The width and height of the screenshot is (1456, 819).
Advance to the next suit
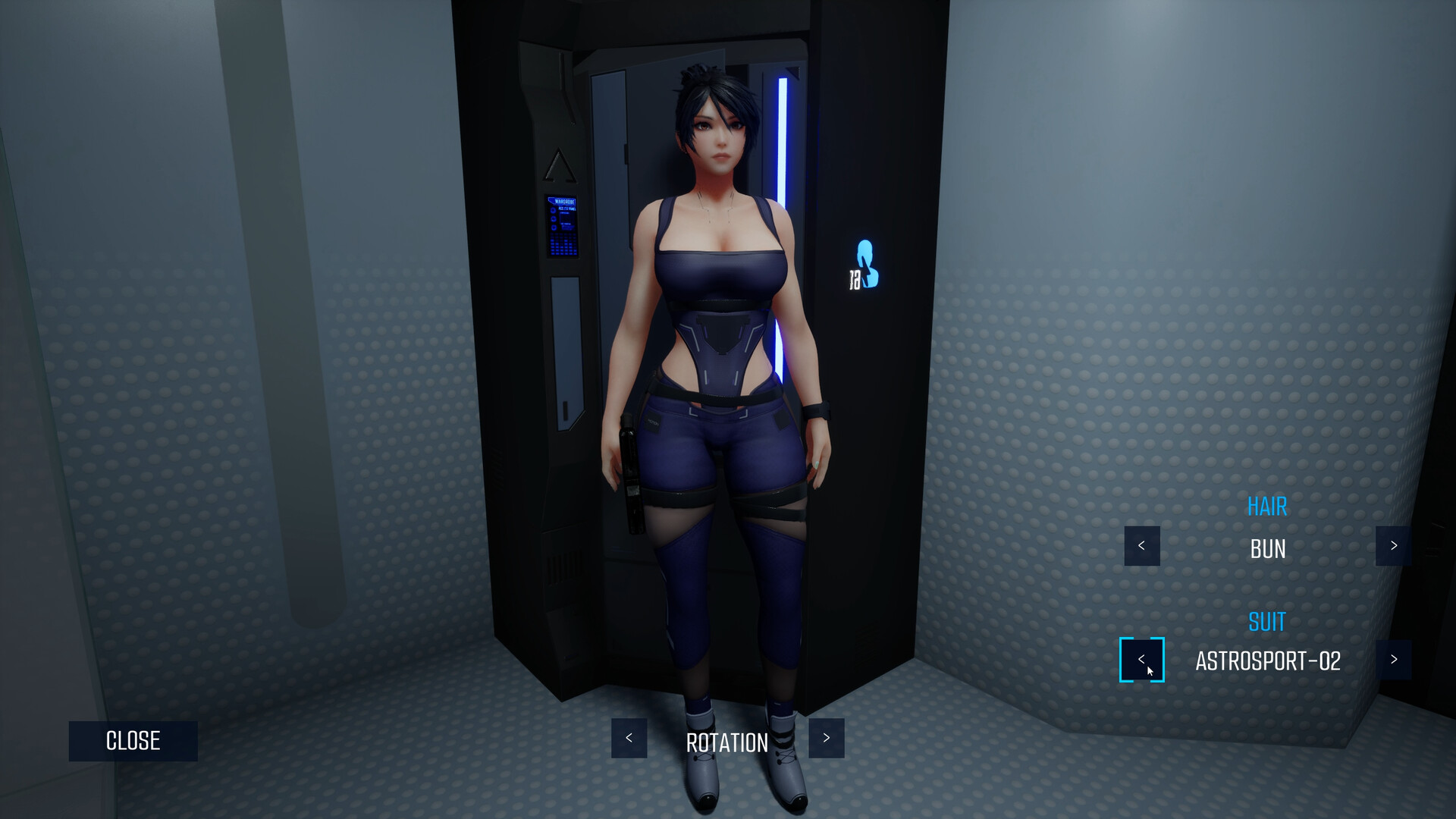[x=1393, y=660]
